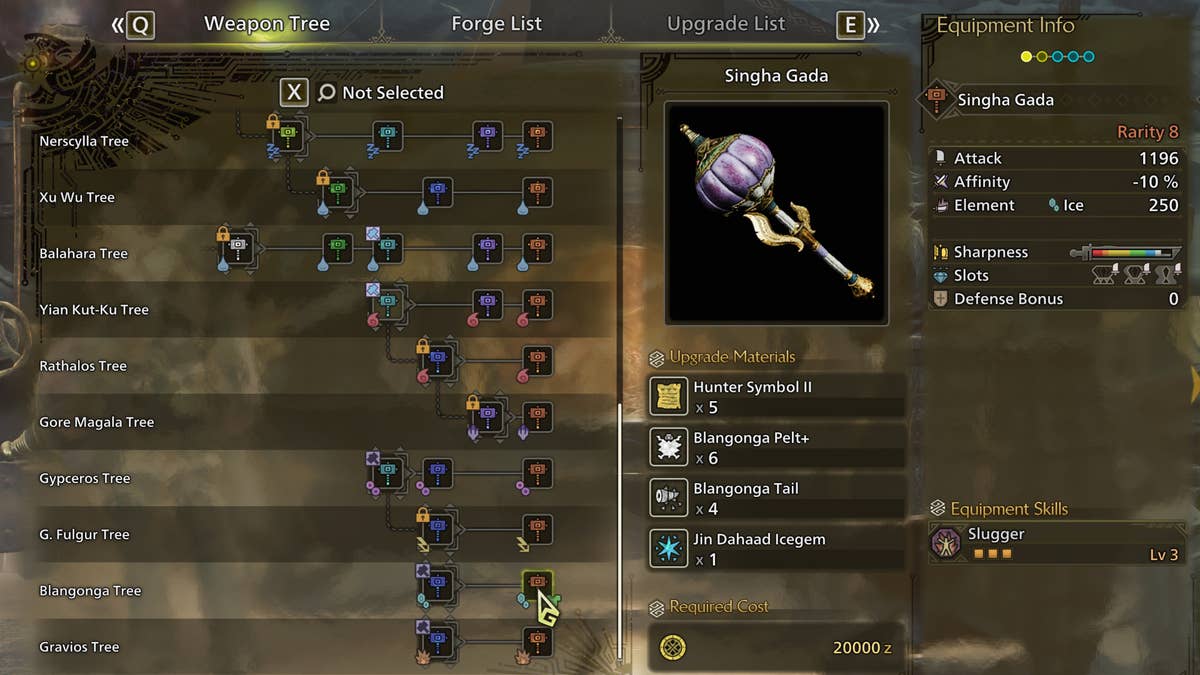Choose the final Nerscylla Tree hammer node
Image resolution: width=1200 pixels, height=675 pixels.
pos(537,134)
